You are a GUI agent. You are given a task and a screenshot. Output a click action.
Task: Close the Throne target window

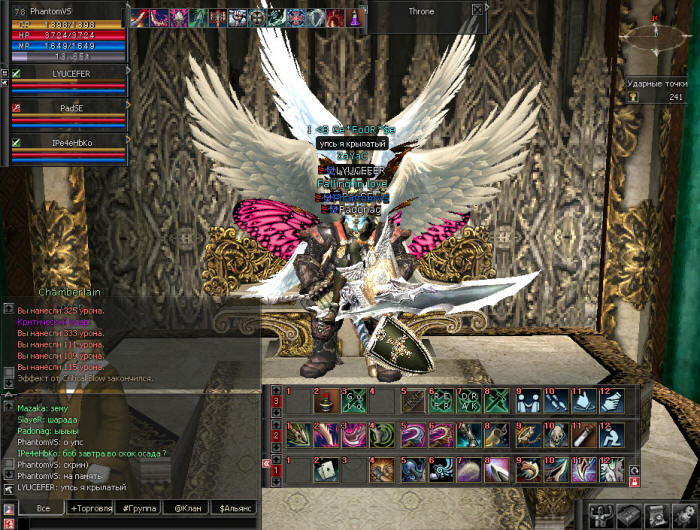(477, 9)
